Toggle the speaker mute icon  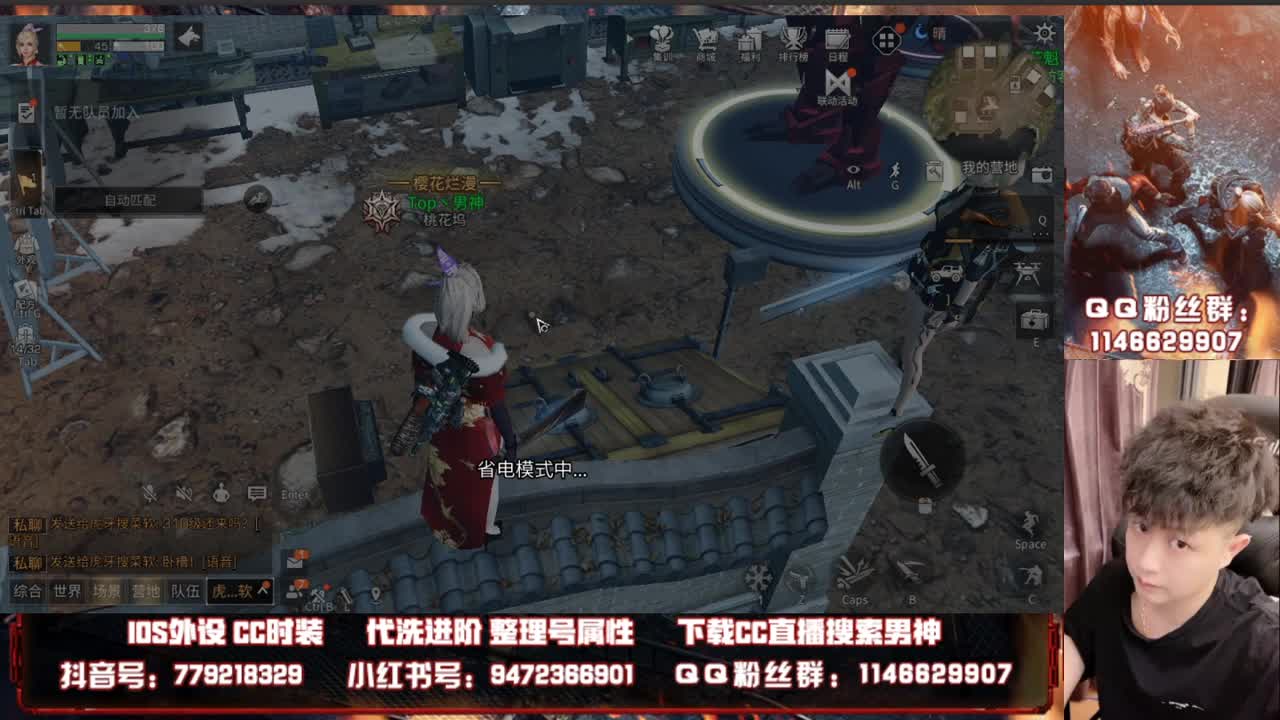tap(183, 493)
